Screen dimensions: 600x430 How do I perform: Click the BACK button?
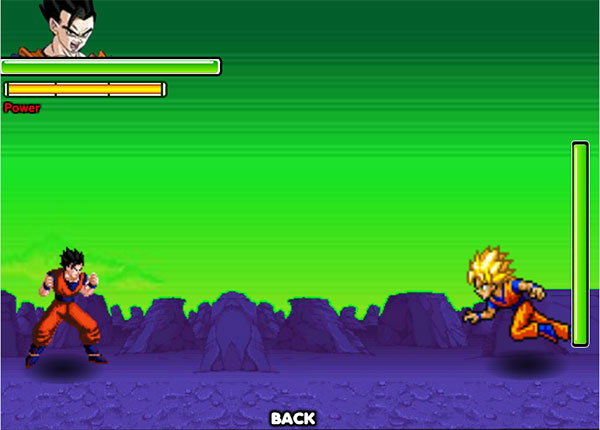tap(293, 418)
